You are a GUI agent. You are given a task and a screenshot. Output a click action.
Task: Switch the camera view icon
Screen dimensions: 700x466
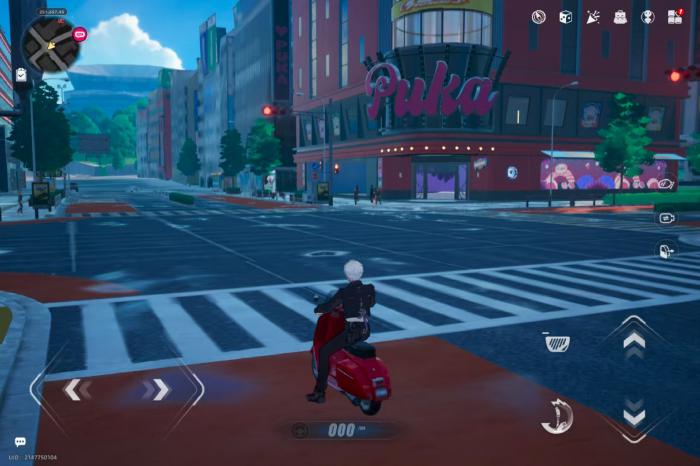(x=666, y=217)
